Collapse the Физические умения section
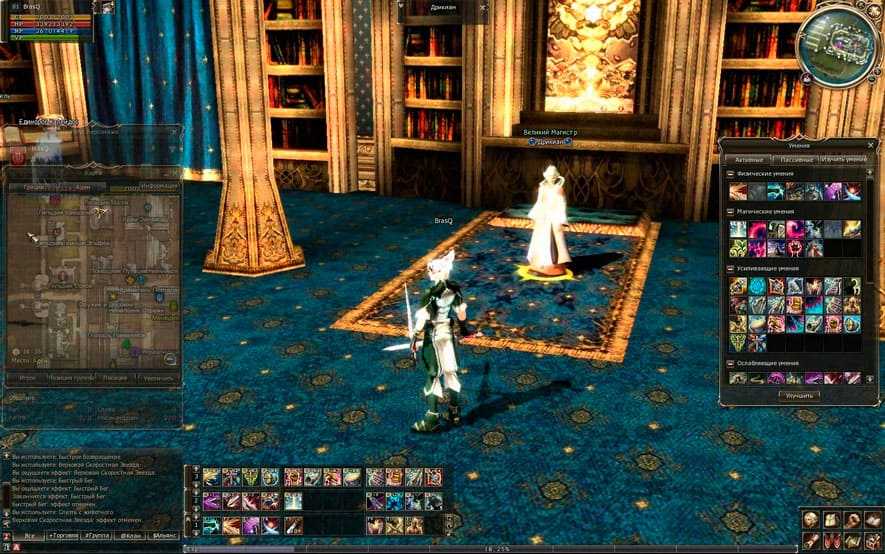Image resolution: width=885 pixels, height=554 pixels. click(x=730, y=174)
